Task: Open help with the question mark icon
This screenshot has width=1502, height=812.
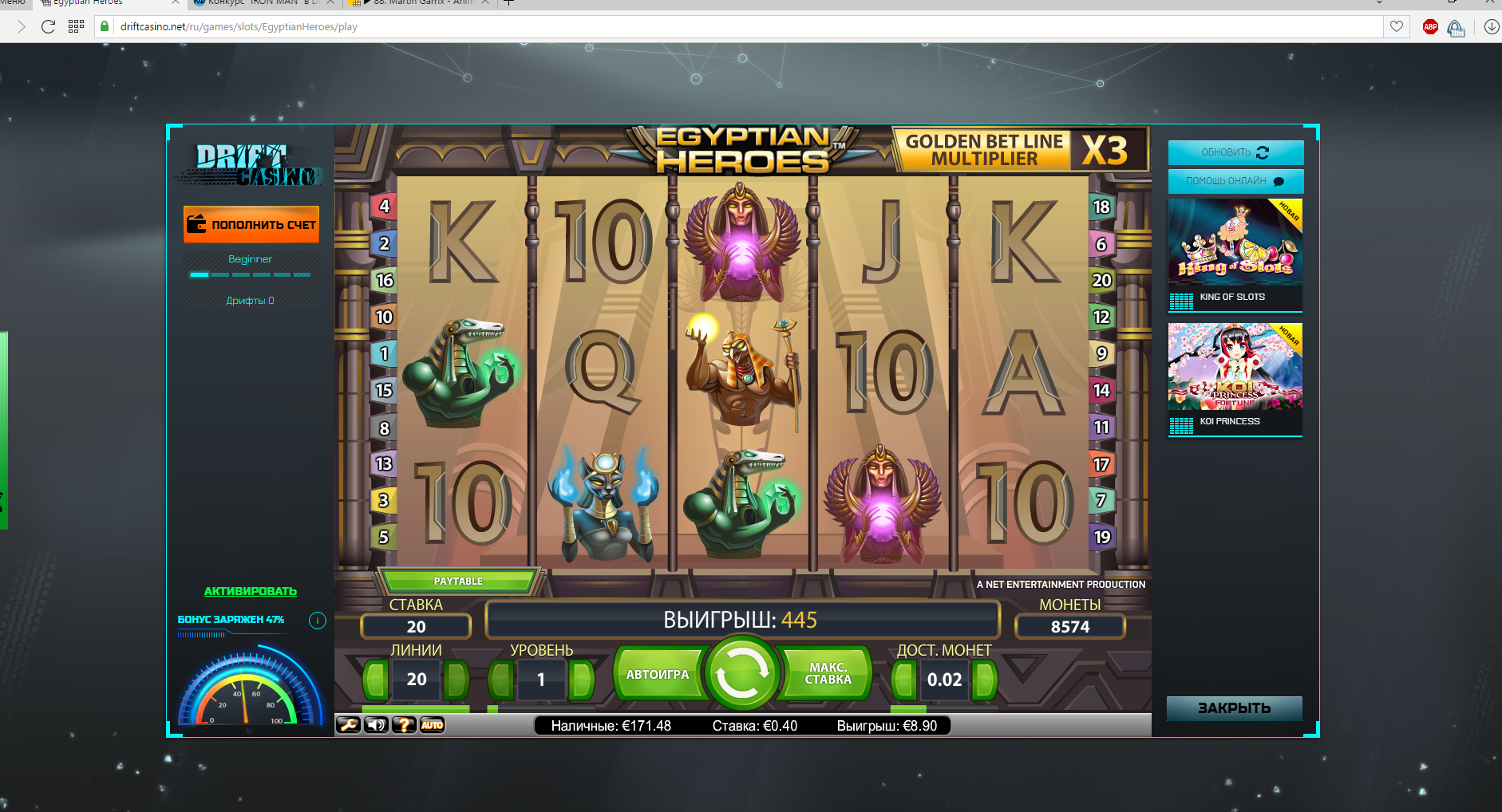Action: pyautogui.click(x=404, y=725)
